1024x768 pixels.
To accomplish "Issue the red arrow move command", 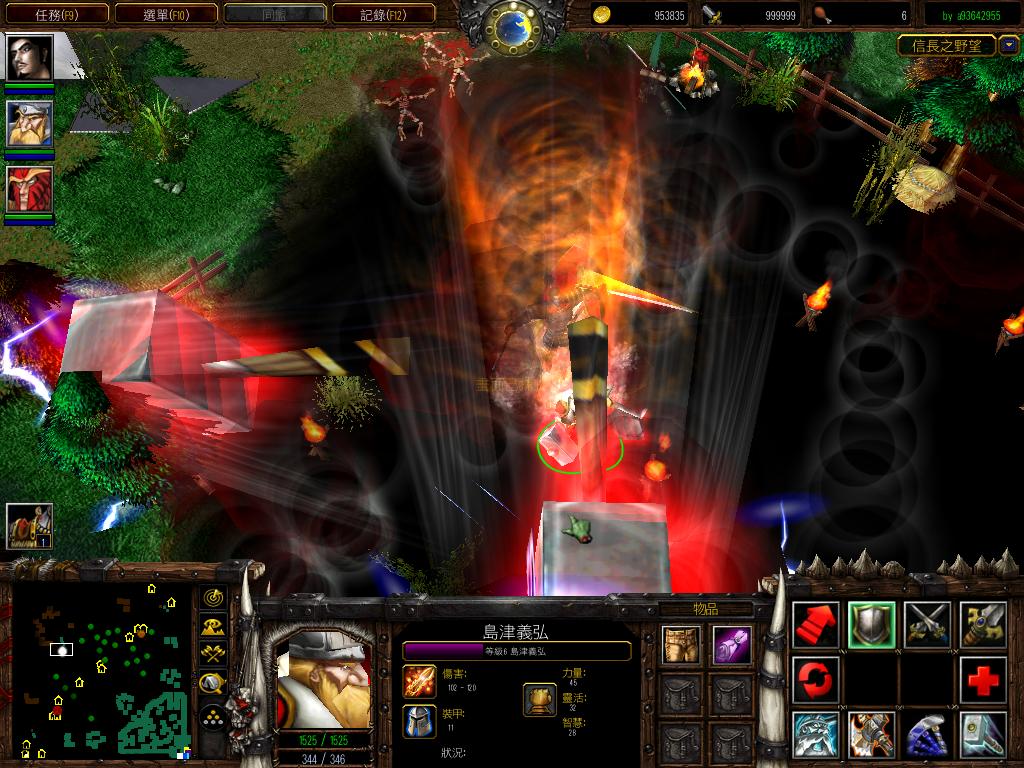I will [x=815, y=625].
